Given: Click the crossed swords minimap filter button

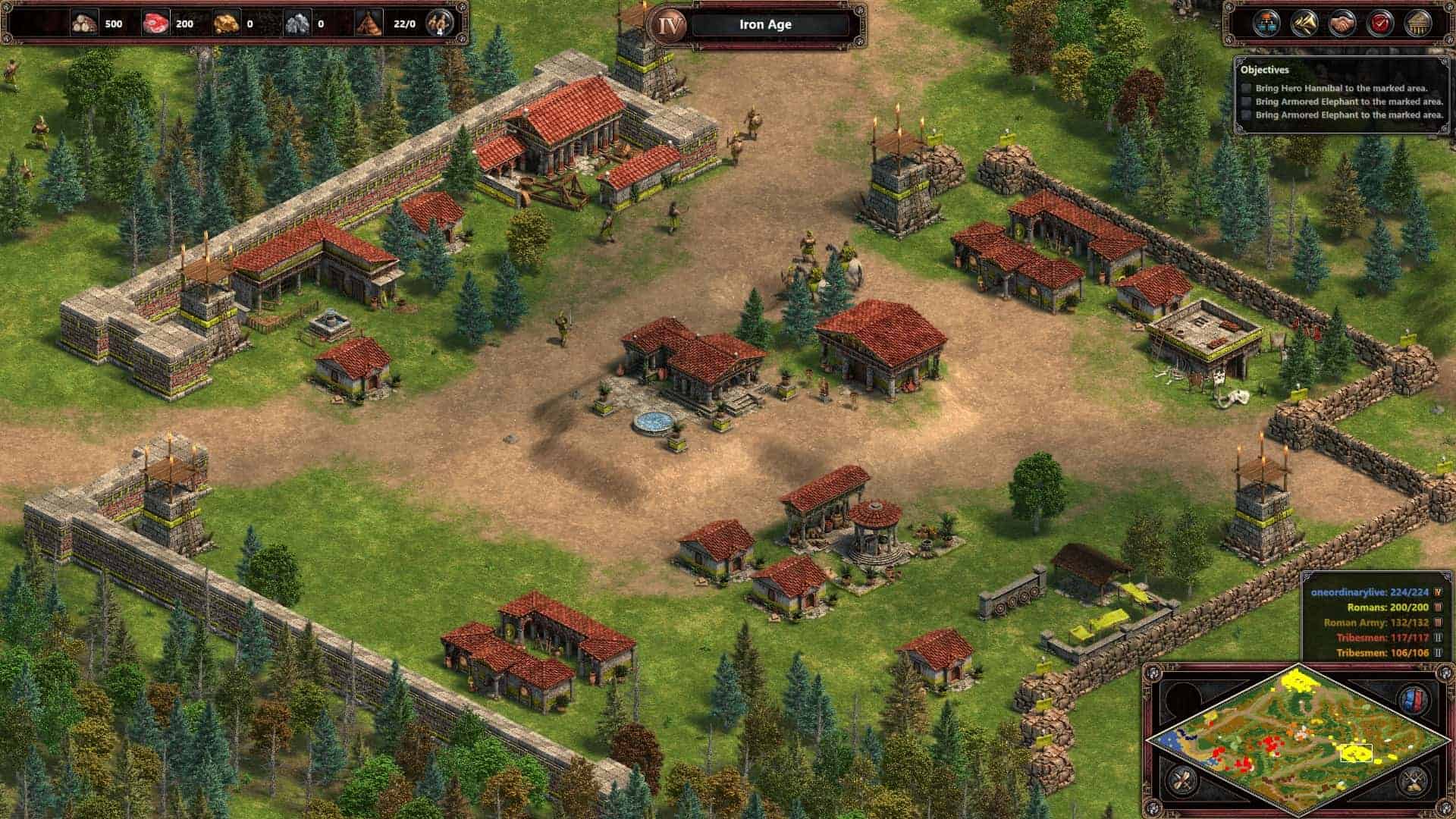Looking at the screenshot, I should 1414,779.
